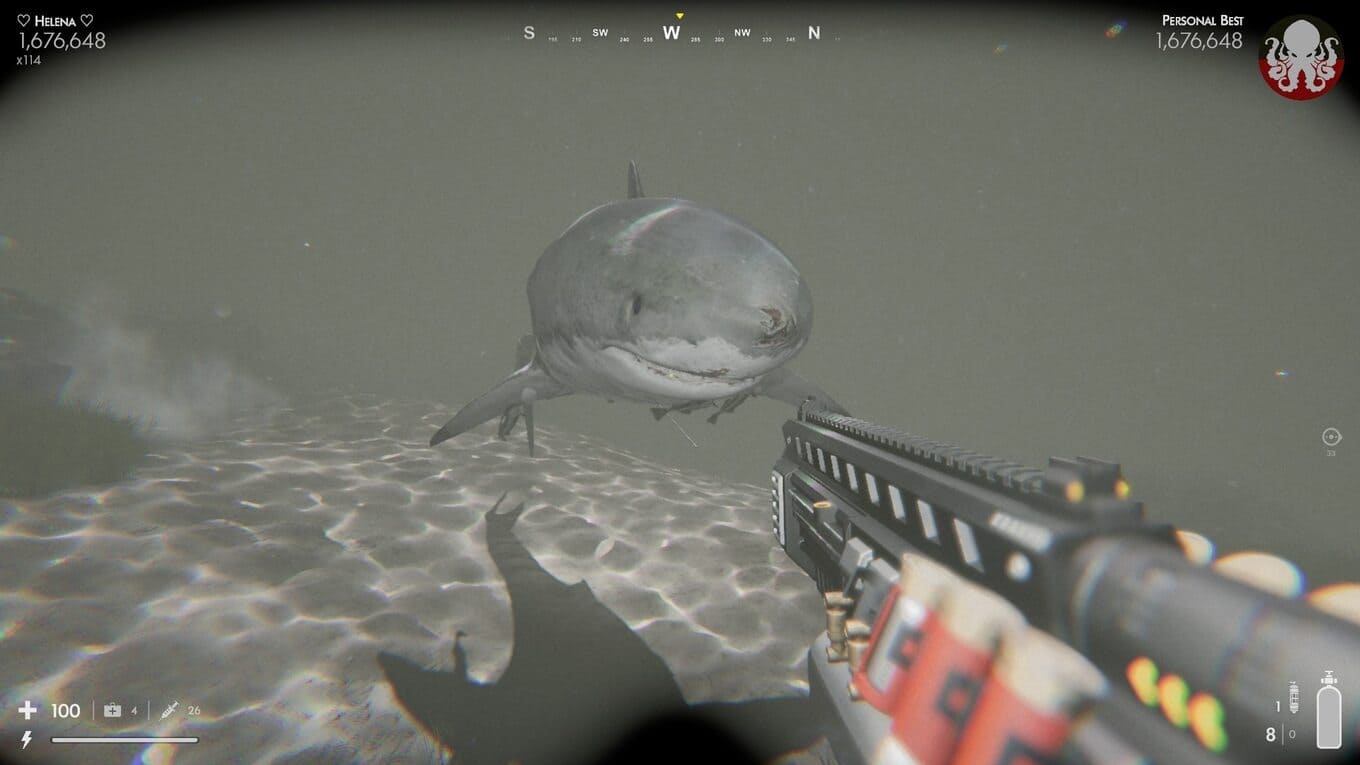Use the syringe item icon

[169, 710]
